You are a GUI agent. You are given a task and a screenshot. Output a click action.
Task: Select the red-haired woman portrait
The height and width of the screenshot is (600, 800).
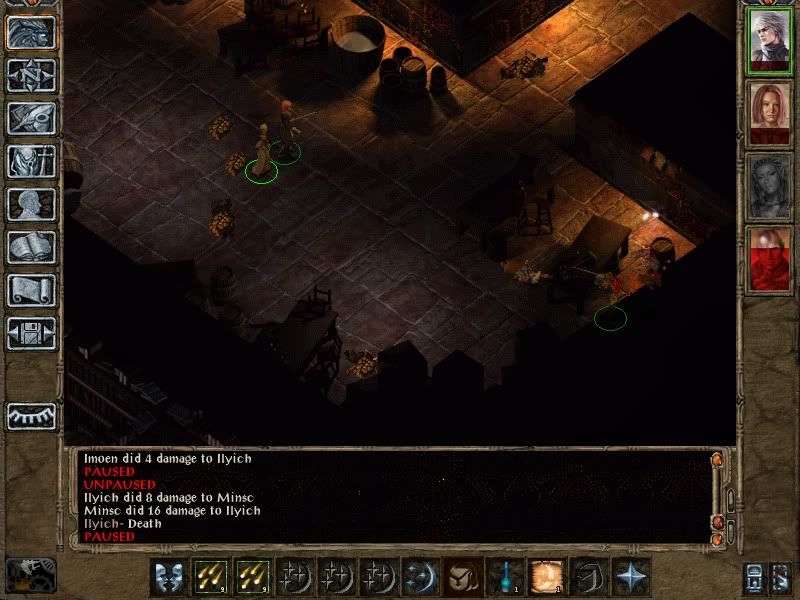767,113
